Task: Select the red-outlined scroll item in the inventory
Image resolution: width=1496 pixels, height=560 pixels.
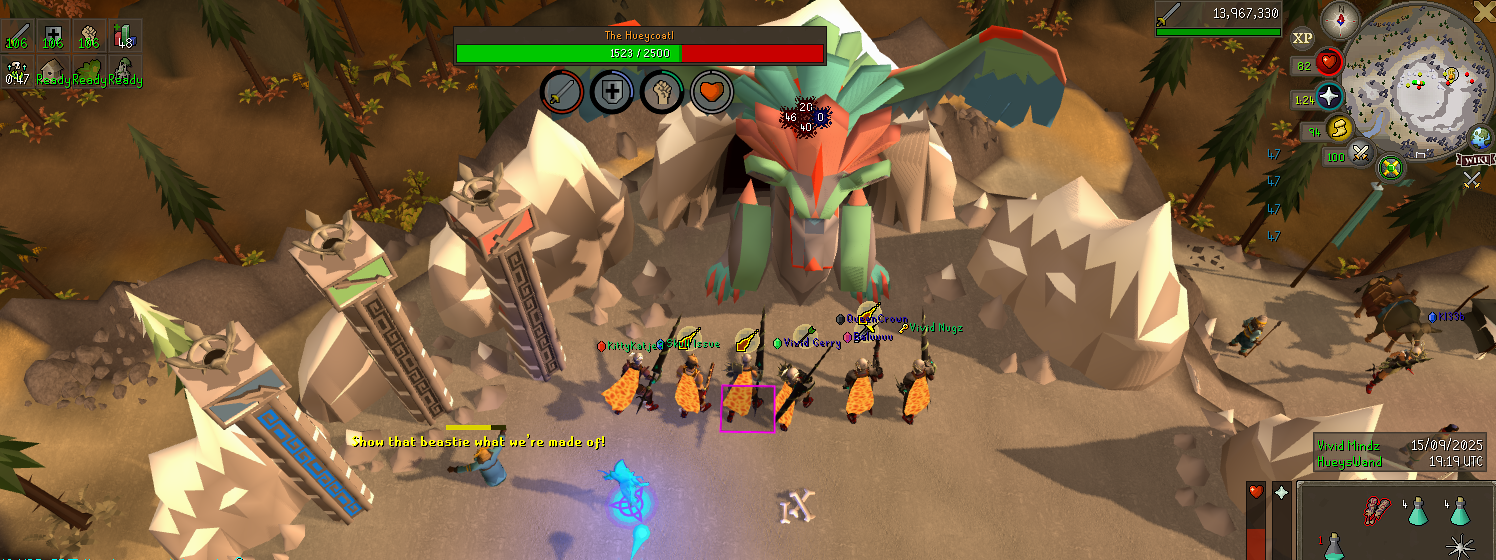Action: (1377, 510)
